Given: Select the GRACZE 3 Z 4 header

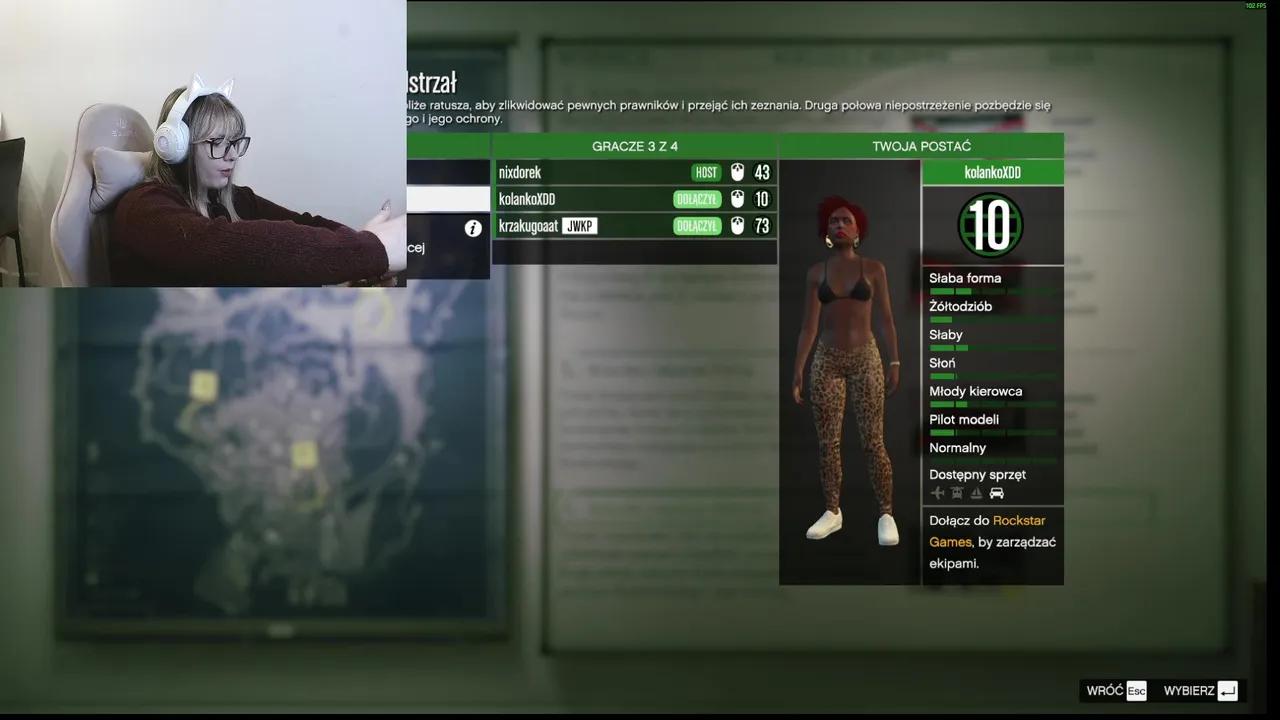Looking at the screenshot, I should point(634,145).
